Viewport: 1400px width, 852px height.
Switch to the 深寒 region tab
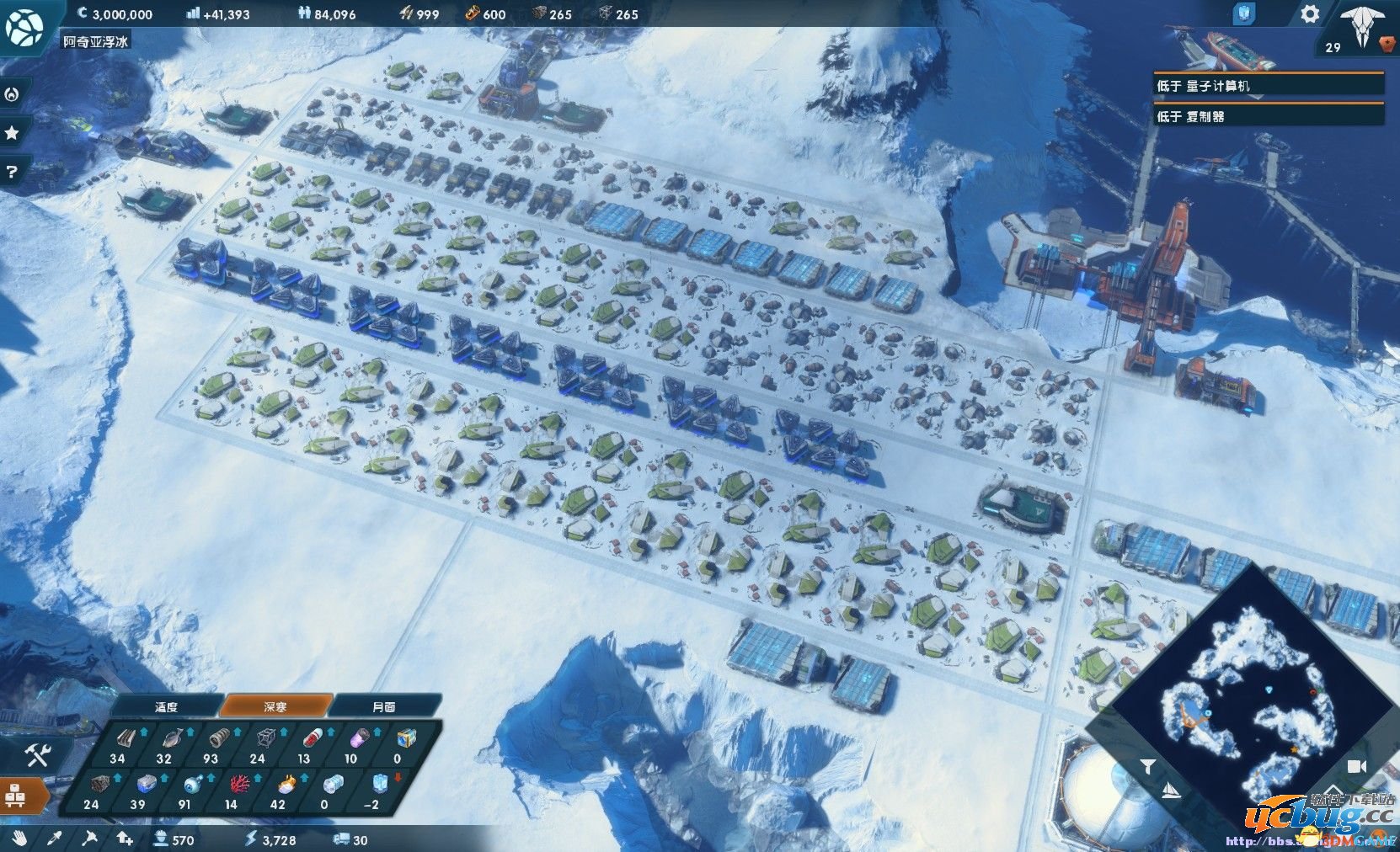[x=275, y=706]
